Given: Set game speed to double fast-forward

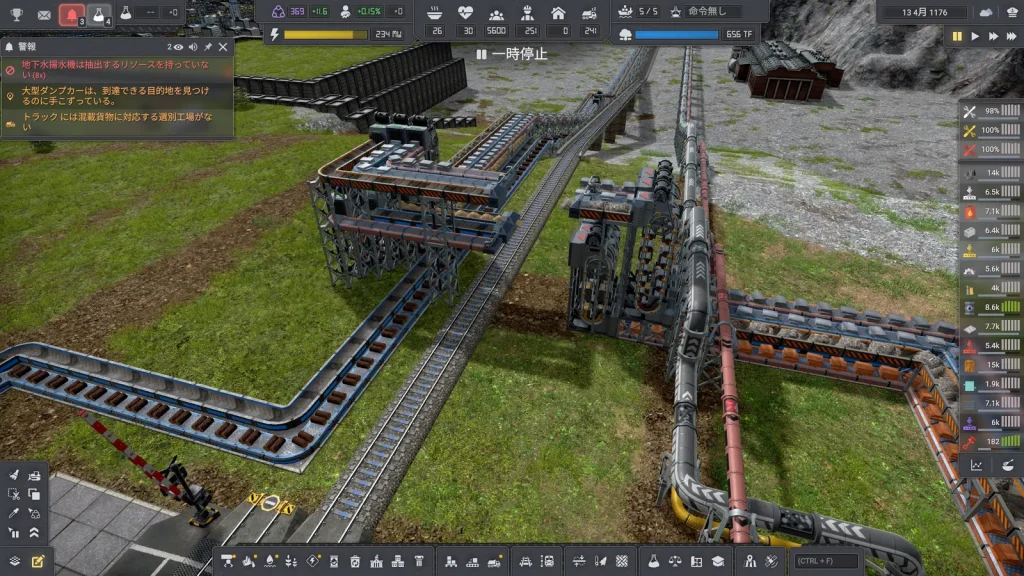Looking at the screenshot, I should pyautogui.click(x=994, y=36).
